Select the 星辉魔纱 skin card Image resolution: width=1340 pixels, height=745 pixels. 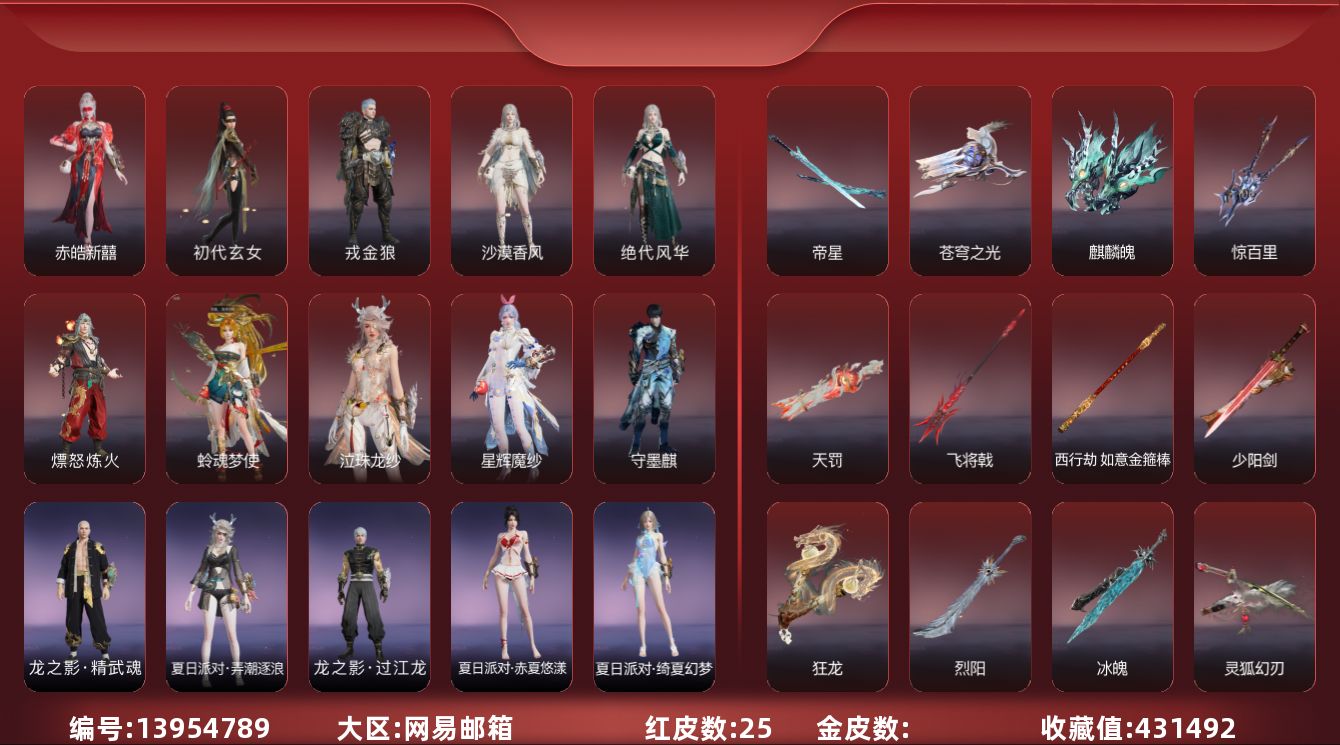tap(512, 388)
